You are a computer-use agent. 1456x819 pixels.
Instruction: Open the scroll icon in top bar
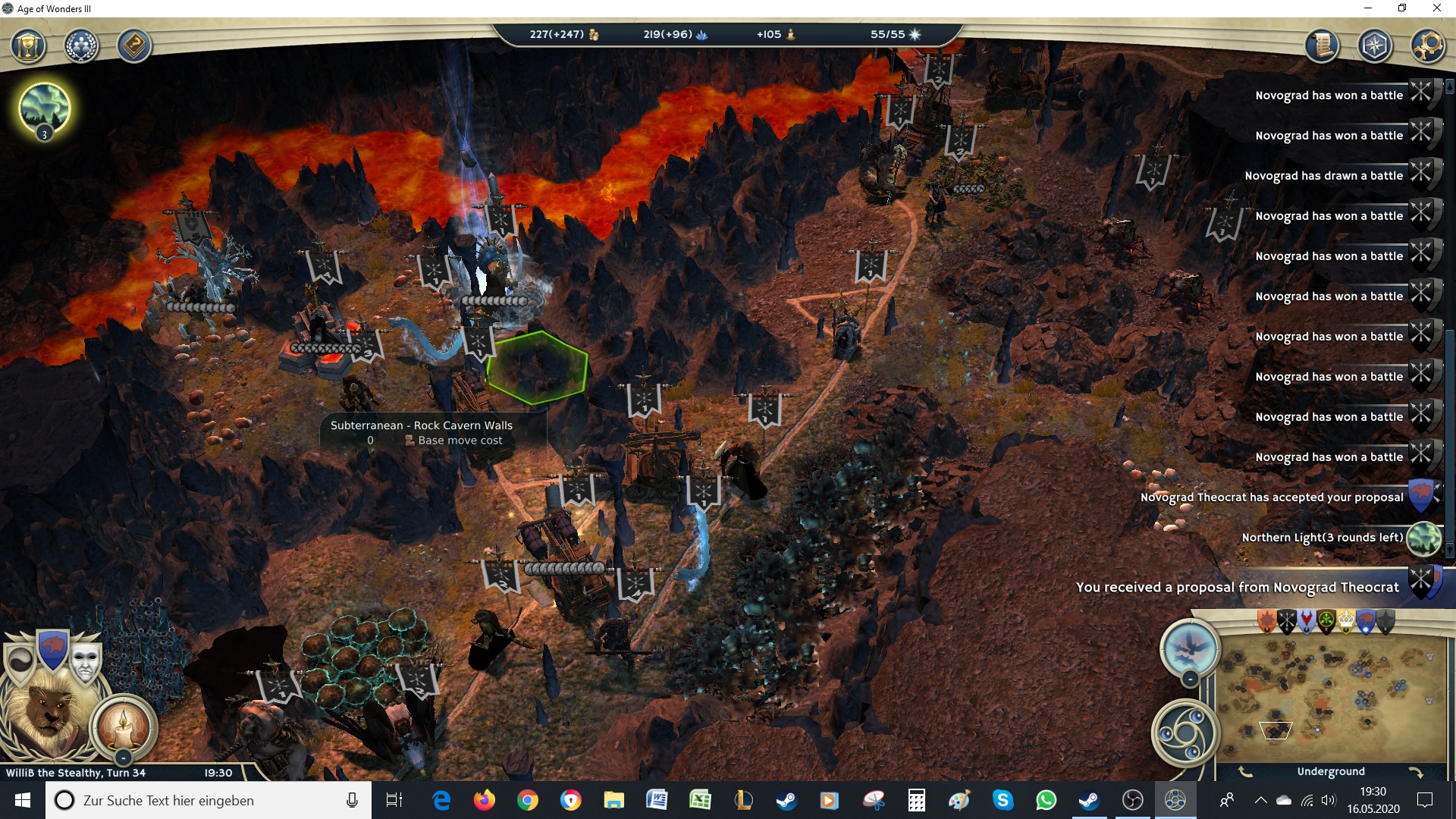pos(1322,46)
